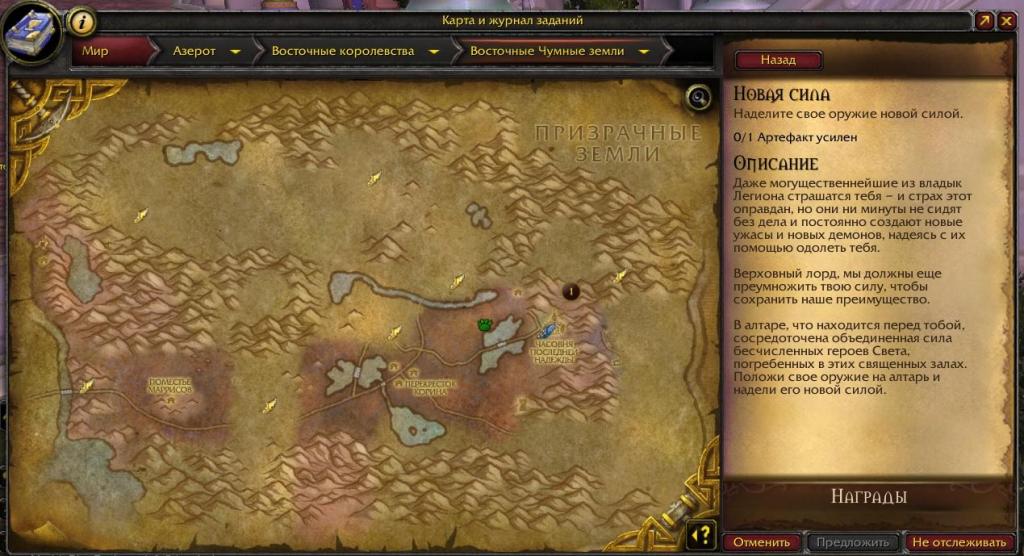Select the numbered quest marker on map
1024x556 pixels.
(x=571, y=291)
